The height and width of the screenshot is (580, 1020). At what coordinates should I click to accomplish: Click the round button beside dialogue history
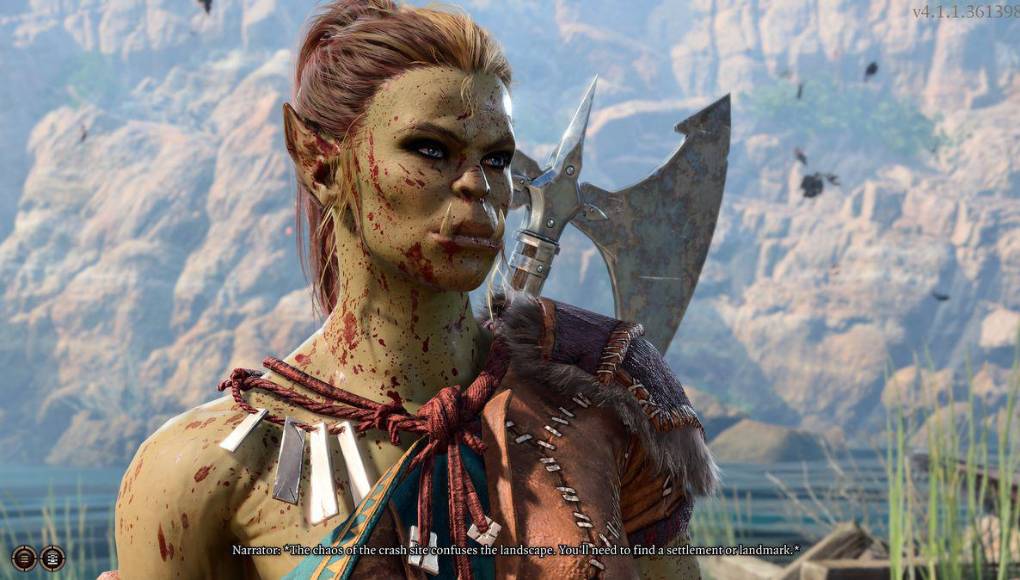[52, 558]
